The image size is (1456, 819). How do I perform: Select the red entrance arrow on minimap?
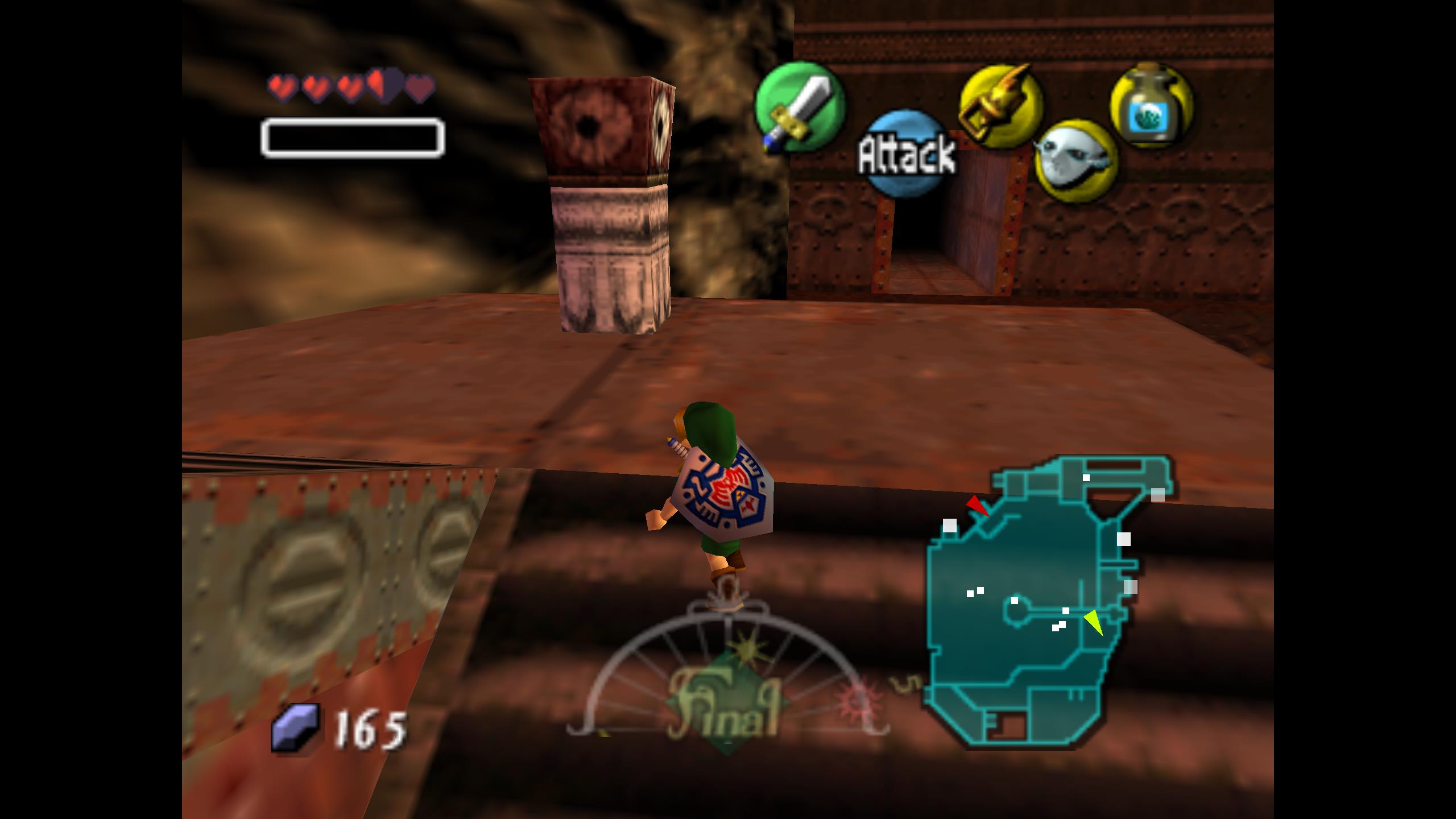click(x=978, y=506)
